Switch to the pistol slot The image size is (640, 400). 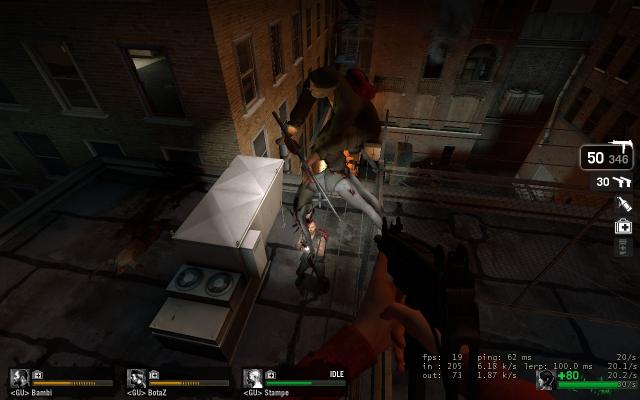click(621, 181)
